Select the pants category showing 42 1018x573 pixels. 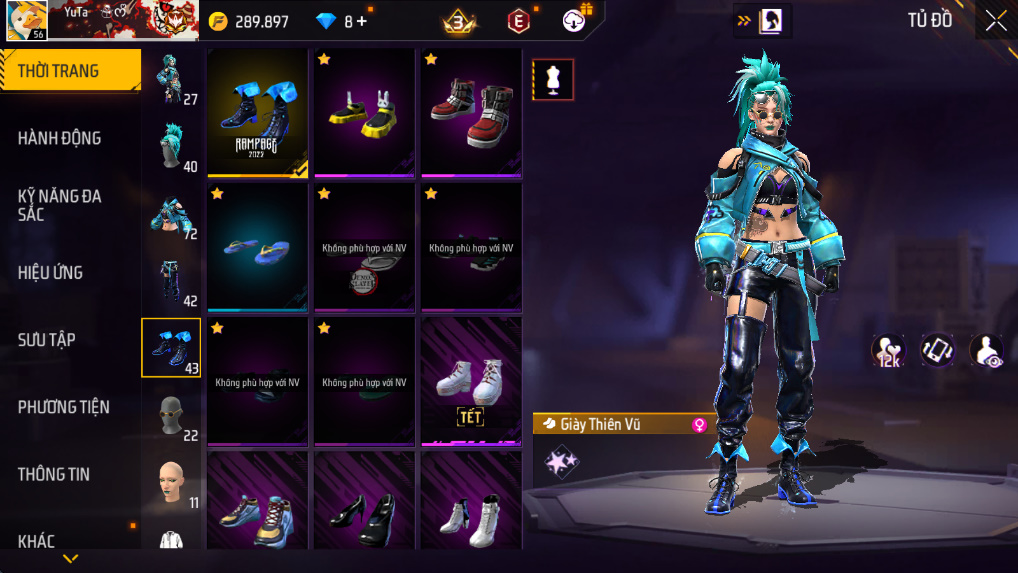(x=172, y=281)
